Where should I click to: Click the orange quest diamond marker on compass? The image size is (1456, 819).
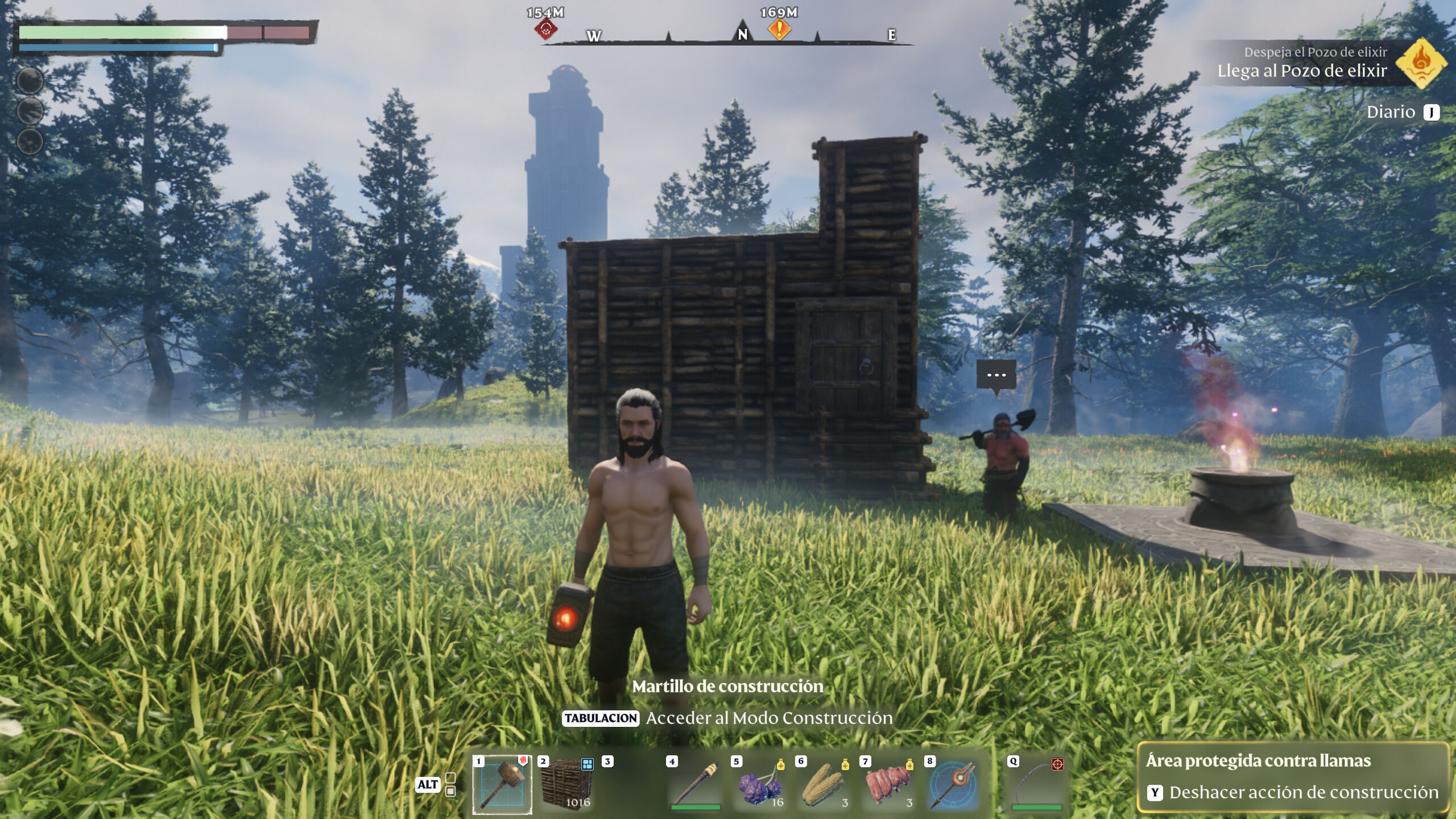pos(779,28)
